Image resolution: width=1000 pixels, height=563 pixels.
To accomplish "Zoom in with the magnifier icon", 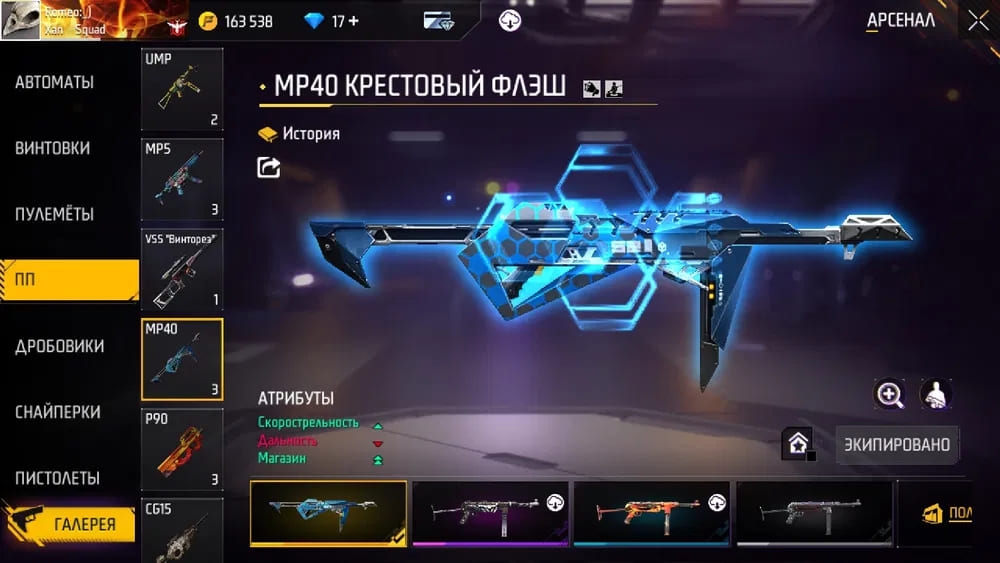I will [889, 394].
